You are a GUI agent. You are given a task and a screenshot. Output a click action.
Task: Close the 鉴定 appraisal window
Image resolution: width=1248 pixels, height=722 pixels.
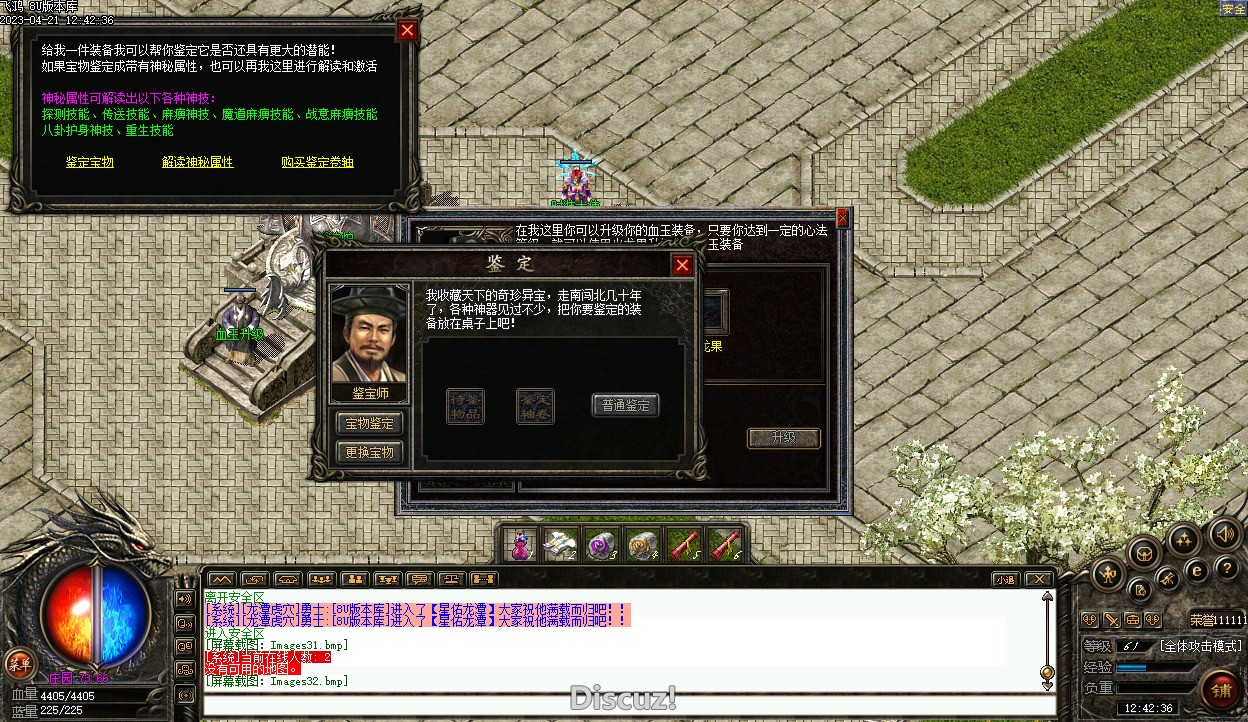(682, 265)
